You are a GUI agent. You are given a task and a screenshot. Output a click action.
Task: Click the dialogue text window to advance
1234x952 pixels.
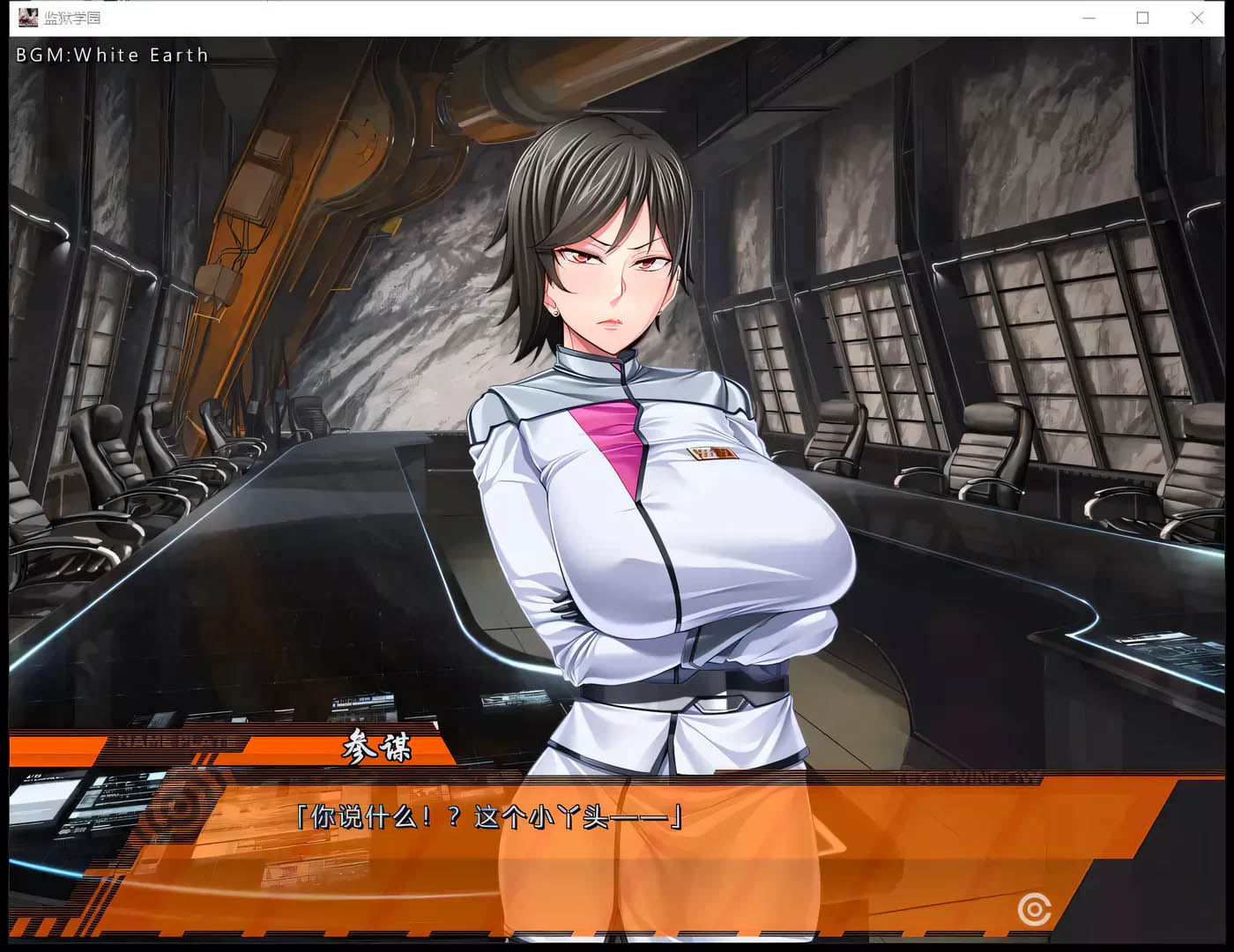617,846
